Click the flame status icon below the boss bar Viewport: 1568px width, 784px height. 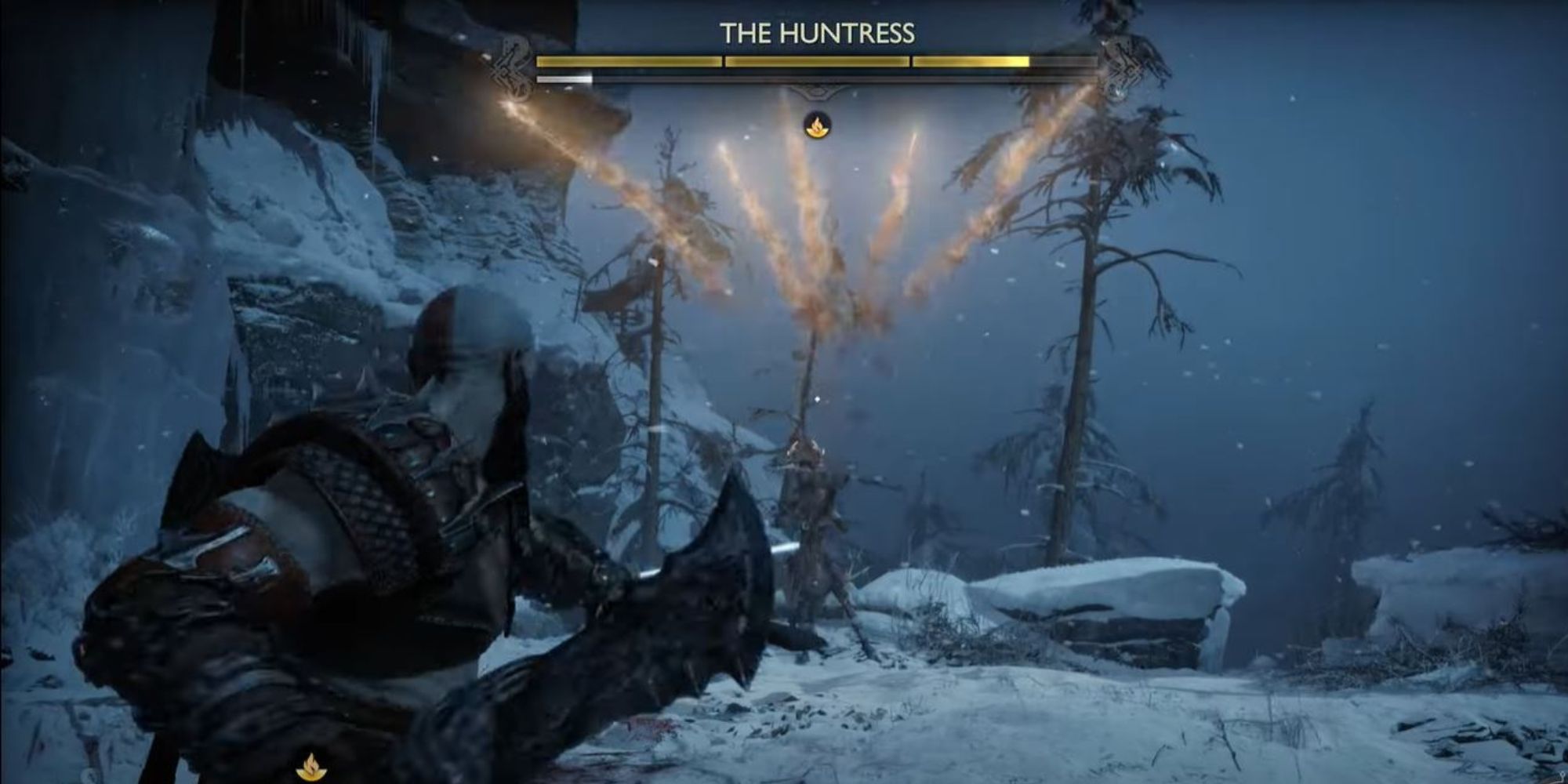point(818,125)
